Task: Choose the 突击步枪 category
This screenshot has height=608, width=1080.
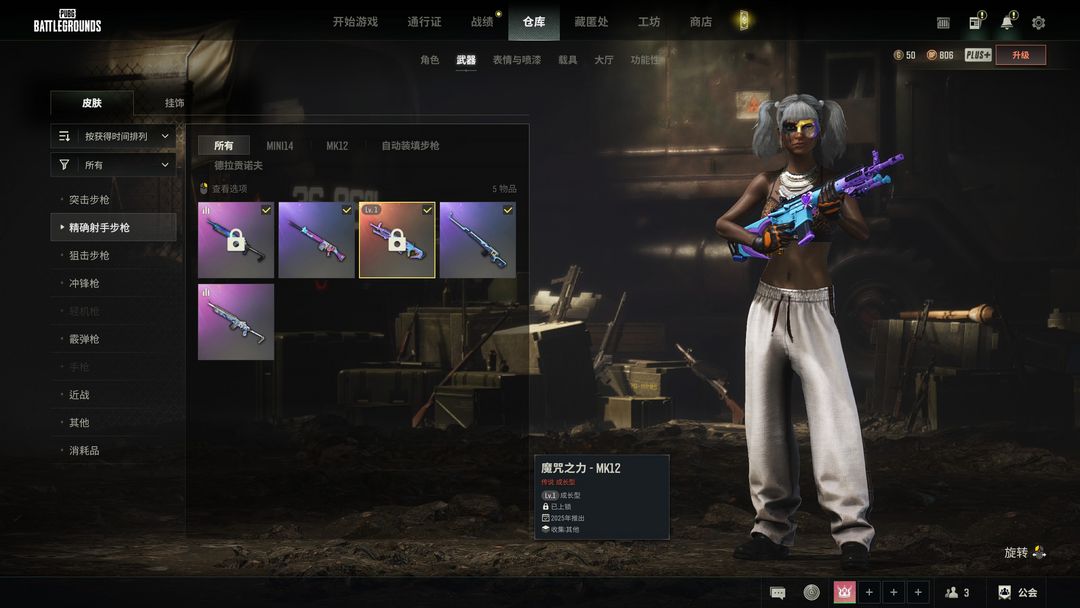Action: 90,200
